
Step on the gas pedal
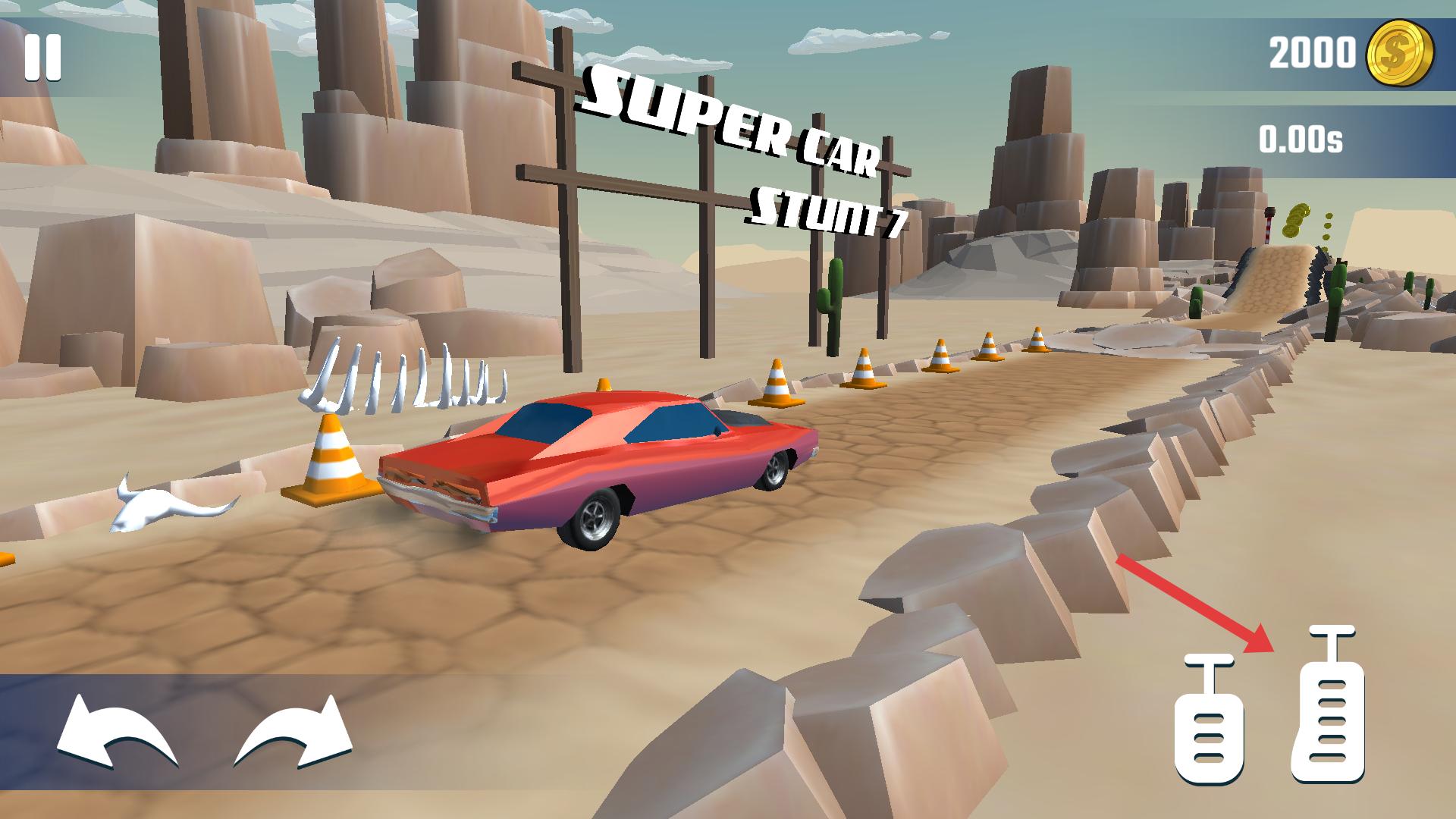(1327, 705)
